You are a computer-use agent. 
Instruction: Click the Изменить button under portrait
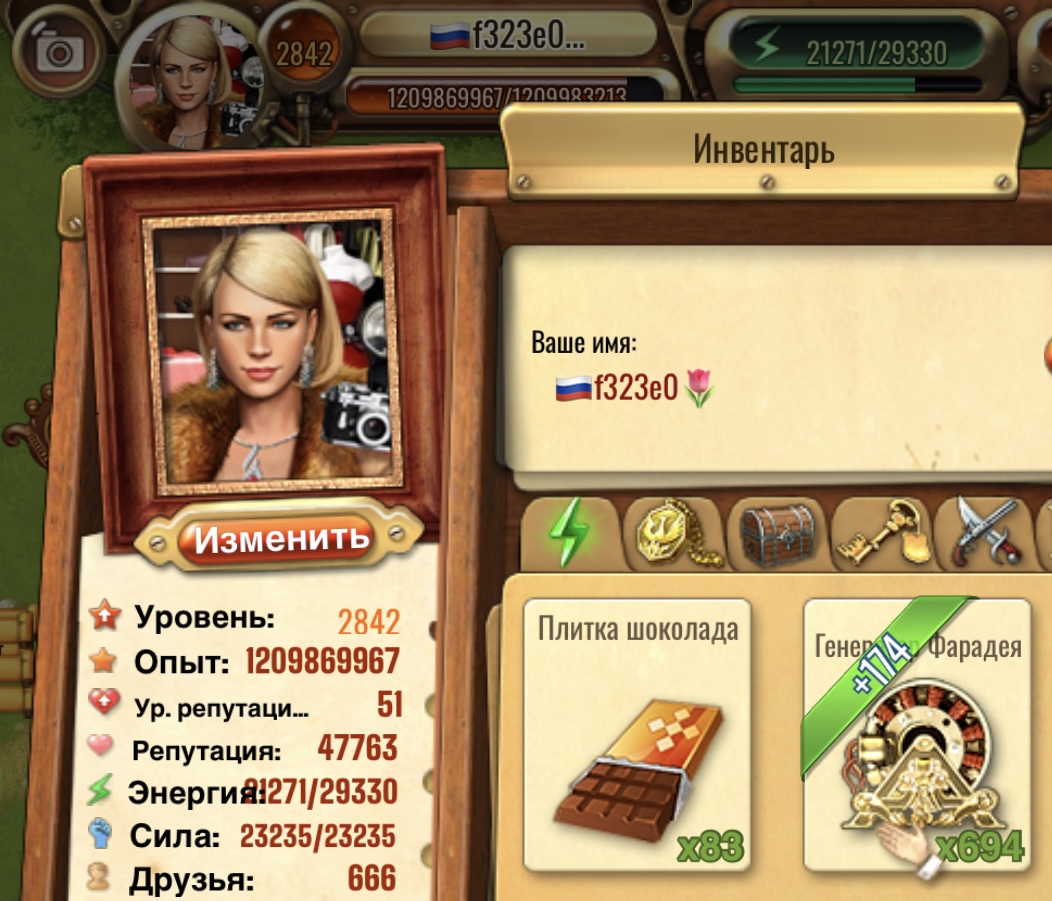[x=281, y=539]
